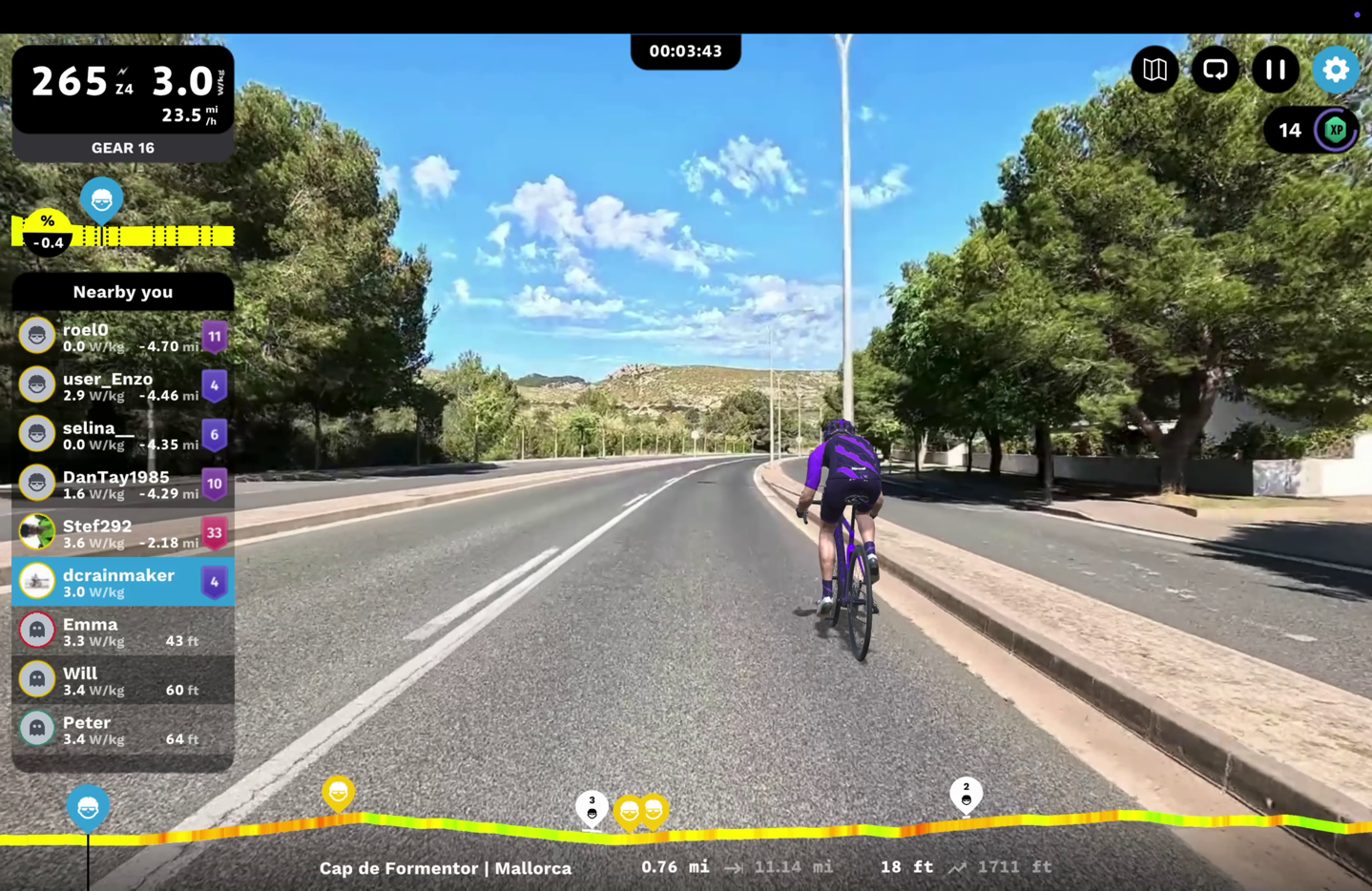Click the GEAR 16 indicator

122,148
